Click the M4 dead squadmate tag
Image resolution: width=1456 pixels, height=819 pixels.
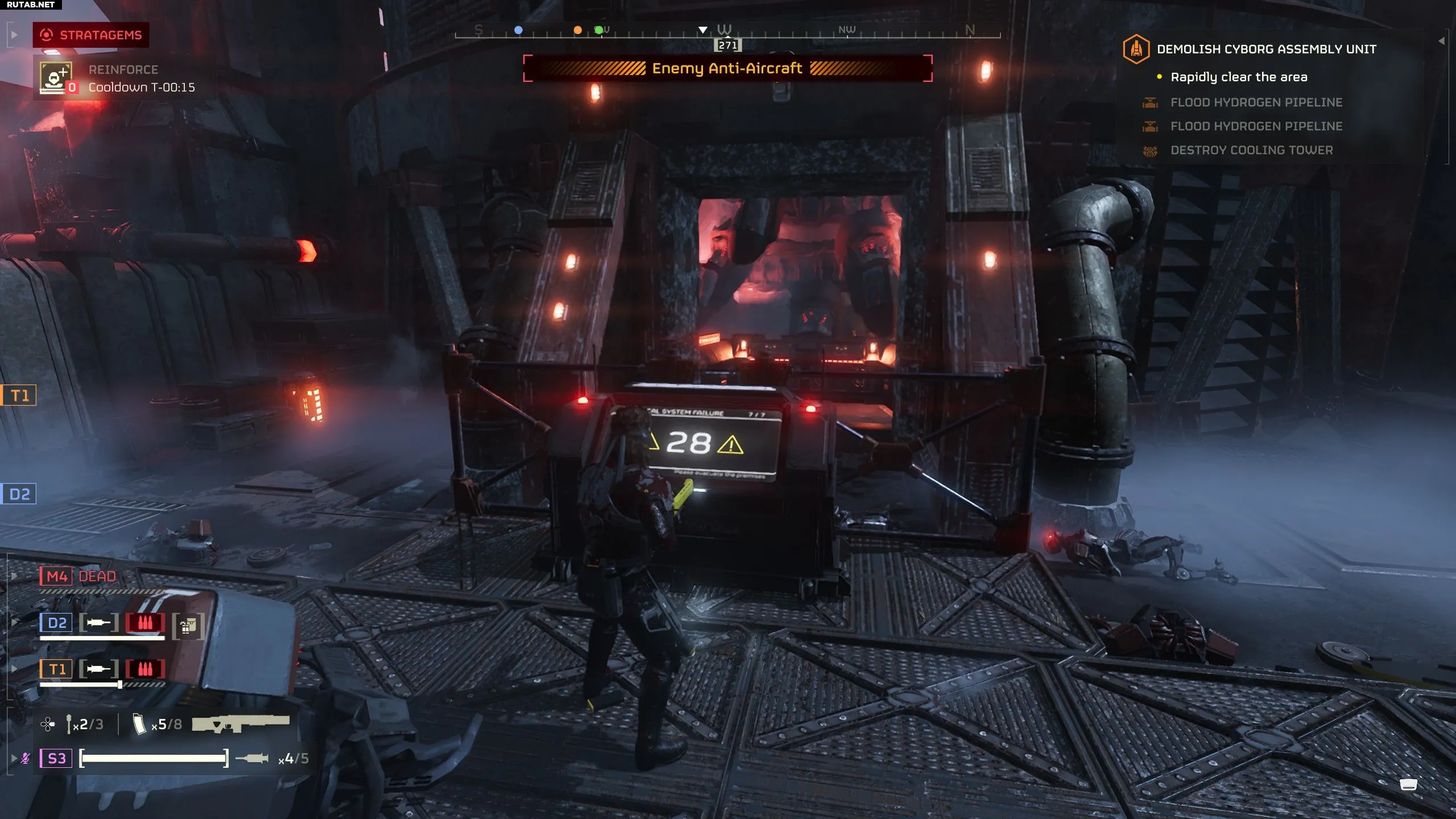coord(56,577)
